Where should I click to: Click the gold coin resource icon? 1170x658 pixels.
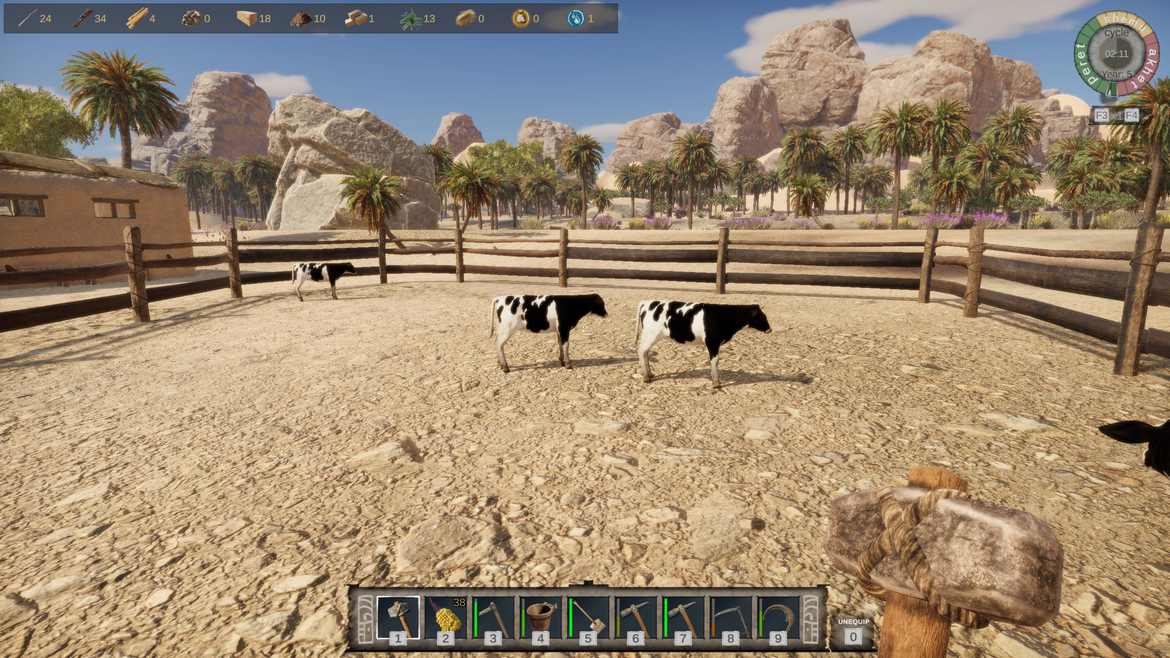(x=520, y=18)
